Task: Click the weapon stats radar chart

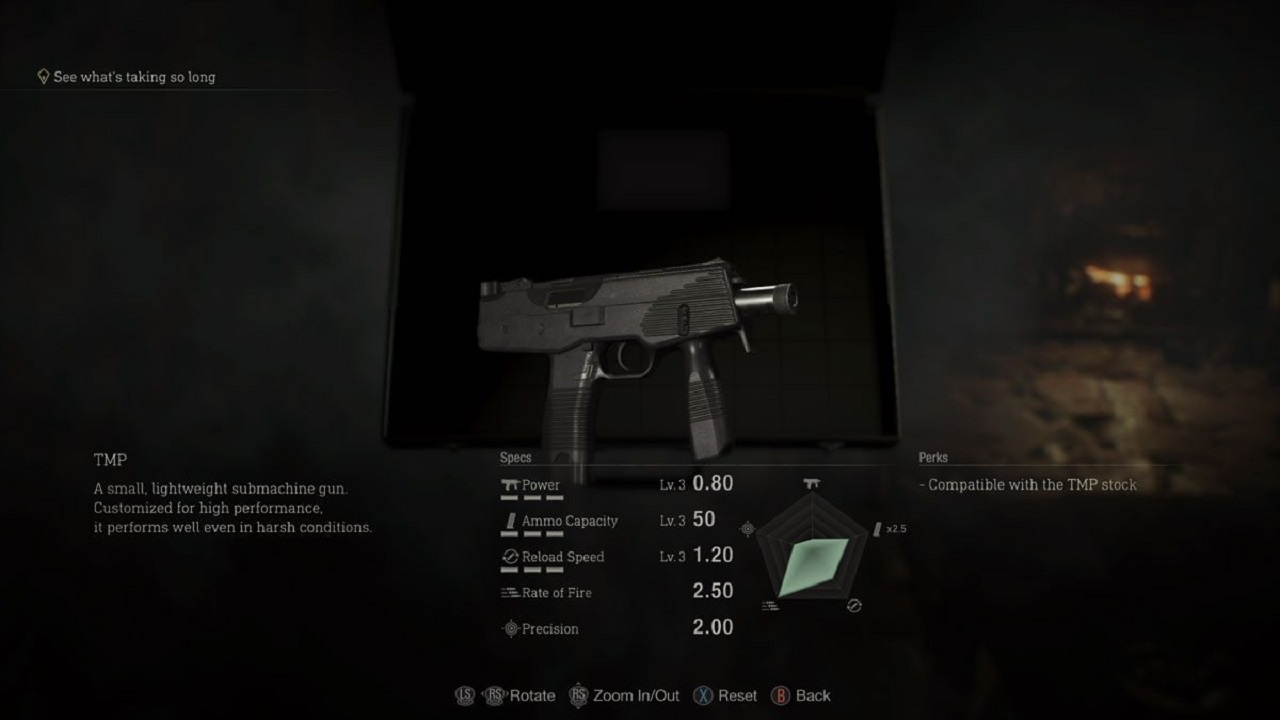Action: [811, 553]
